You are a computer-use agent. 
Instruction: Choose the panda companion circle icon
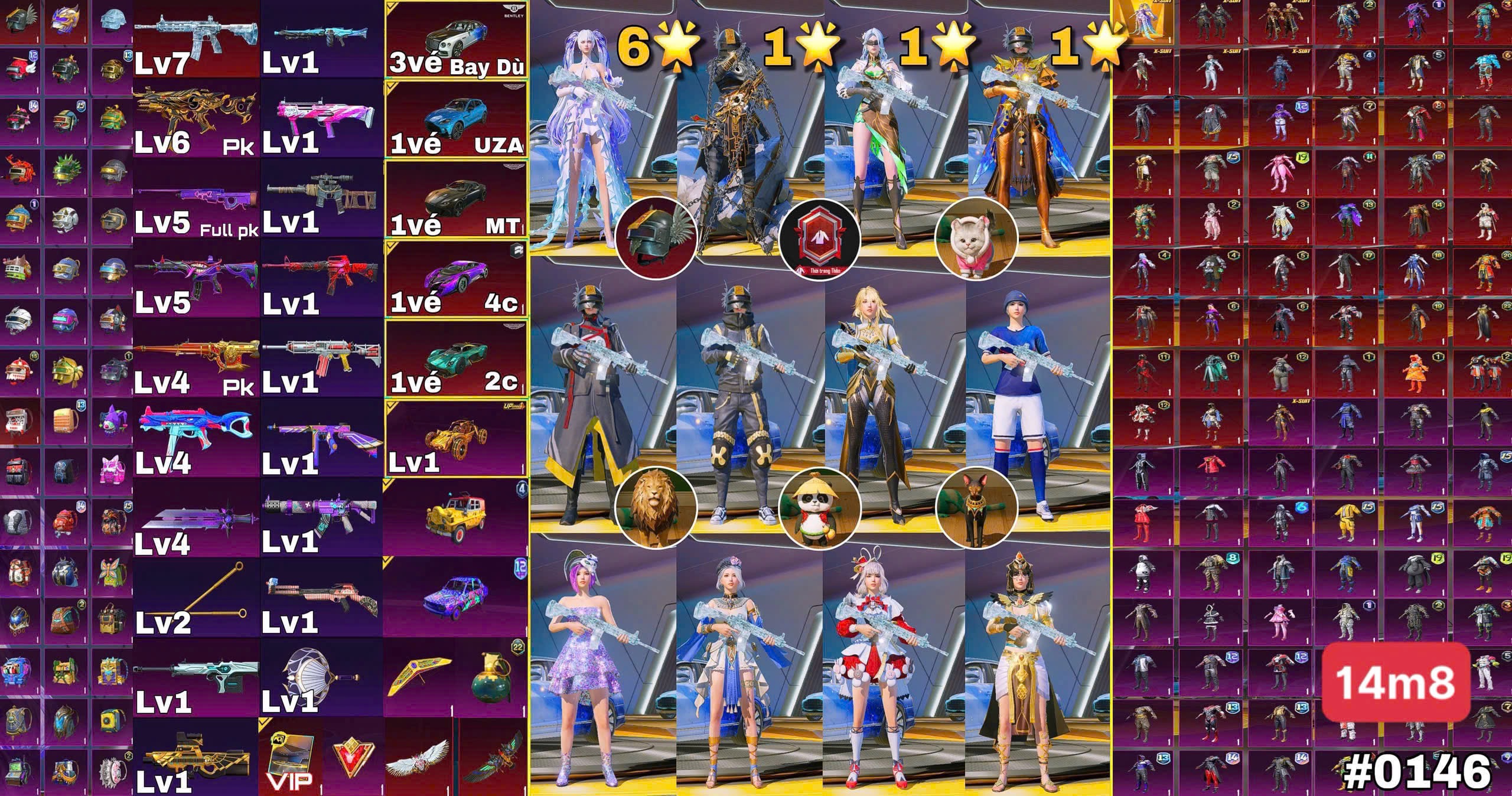[x=820, y=507]
